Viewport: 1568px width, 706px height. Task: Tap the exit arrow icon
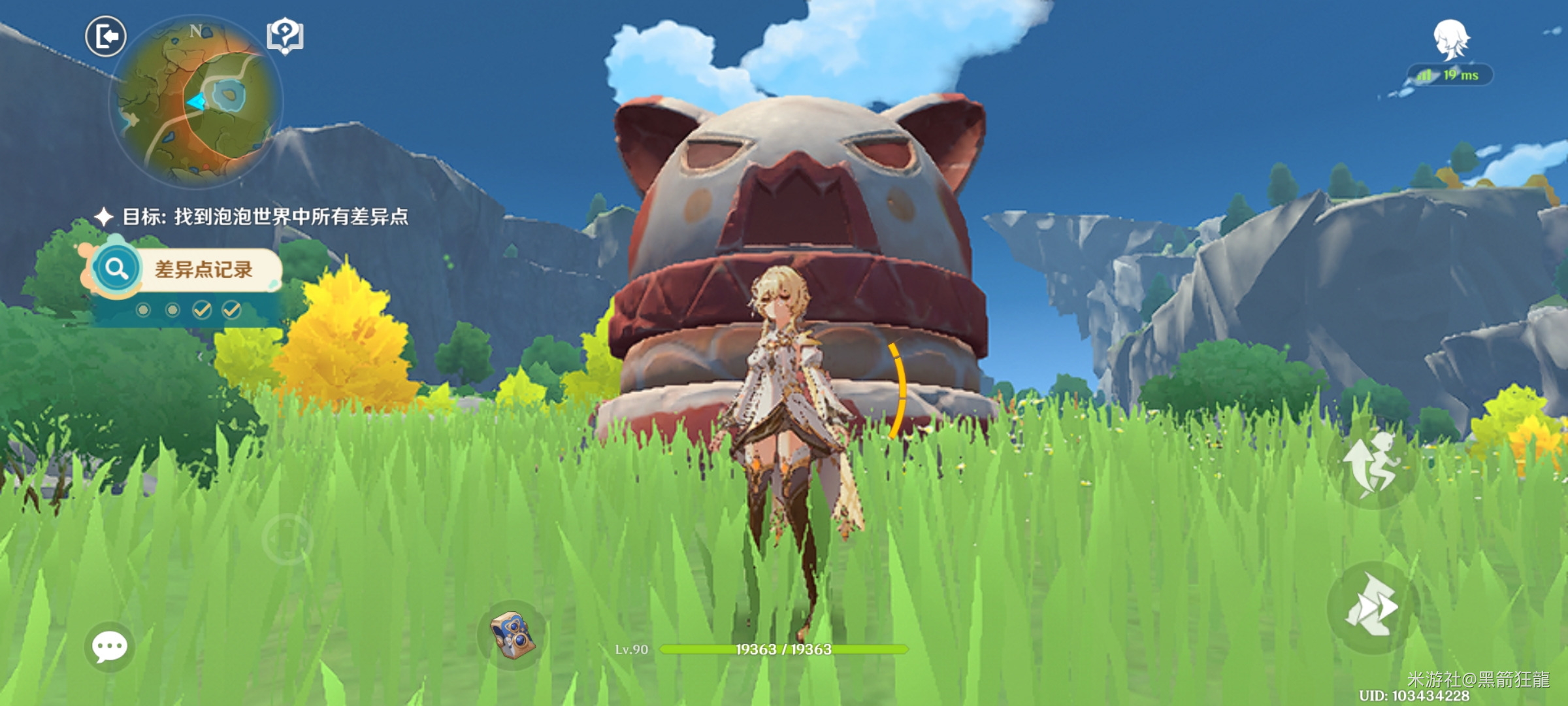pyautogui.click(x=106, y=37)
